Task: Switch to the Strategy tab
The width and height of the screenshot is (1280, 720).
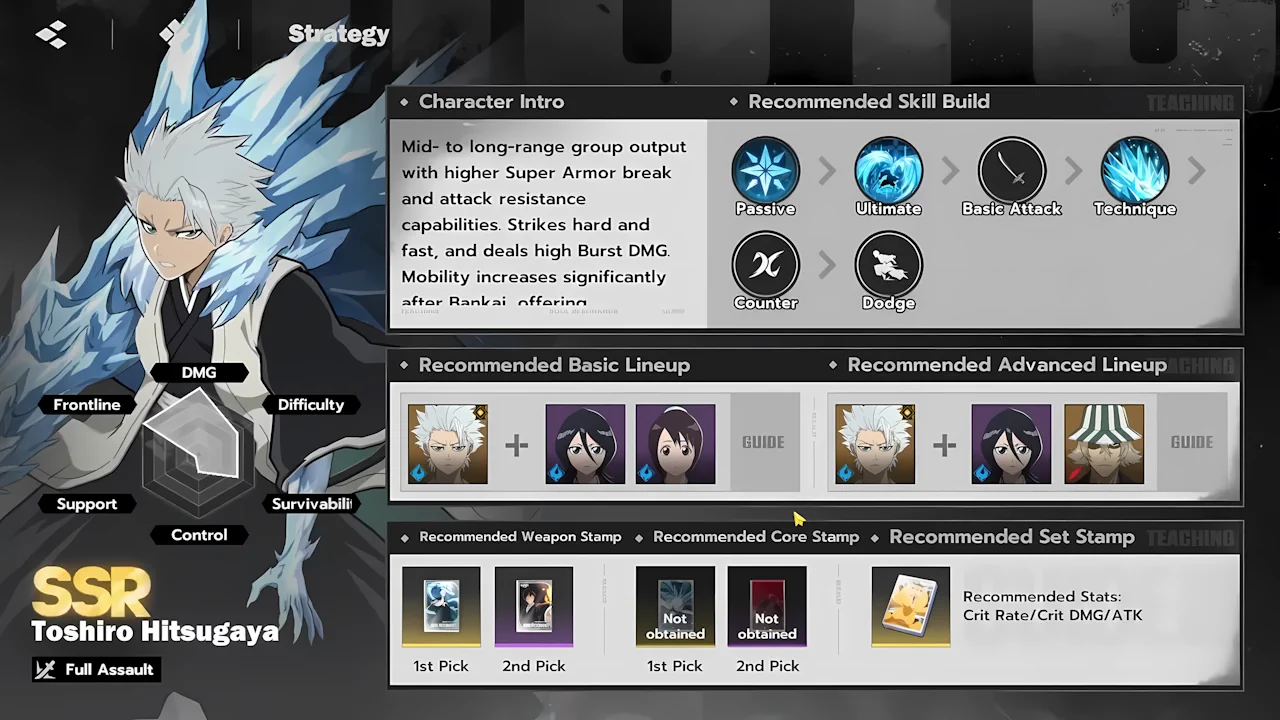Action: (x=339, y=33)
